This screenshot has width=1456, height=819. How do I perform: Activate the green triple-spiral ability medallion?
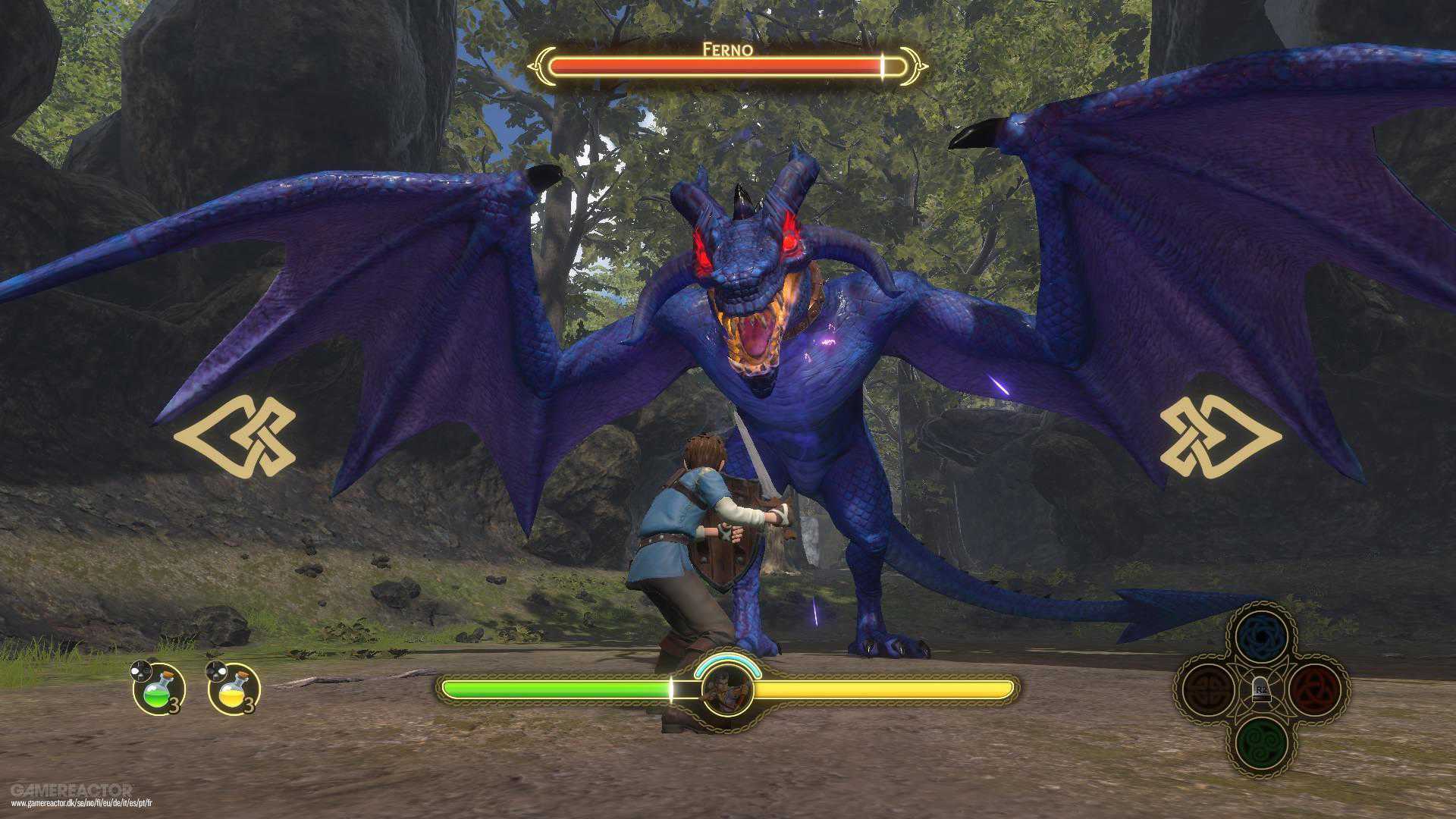(x=1261, y=742)
